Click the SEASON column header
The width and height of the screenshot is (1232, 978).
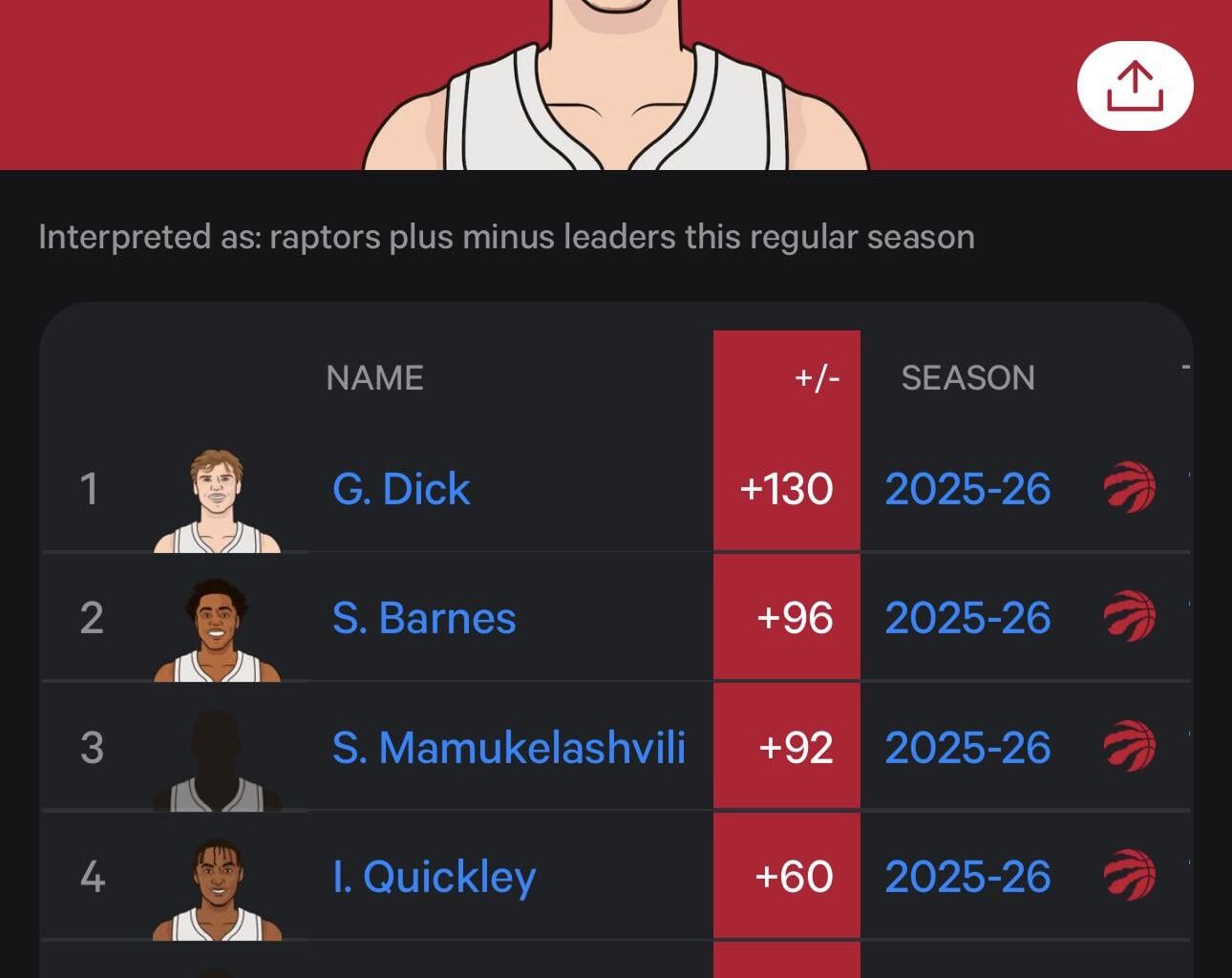967,378
